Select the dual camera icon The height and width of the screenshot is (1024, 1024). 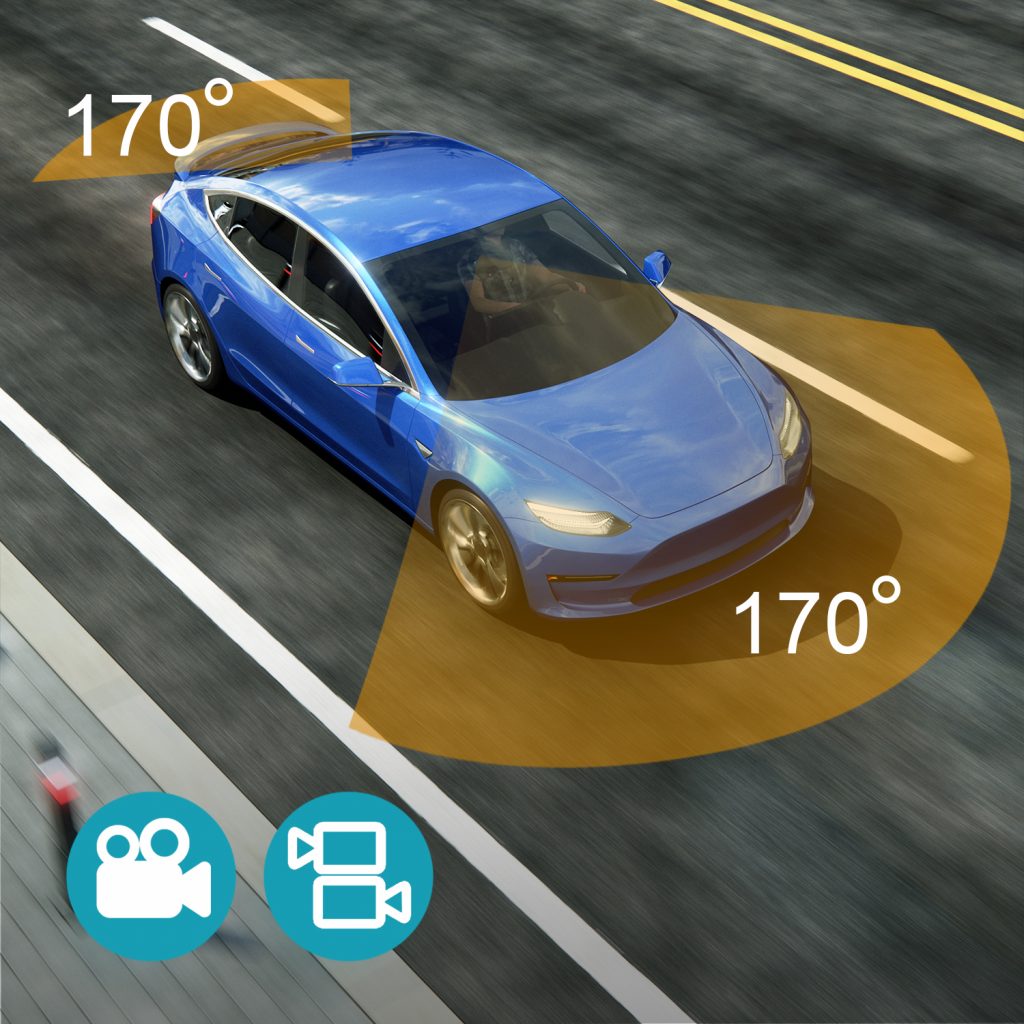pyautogui.click(x=348, y=875)
